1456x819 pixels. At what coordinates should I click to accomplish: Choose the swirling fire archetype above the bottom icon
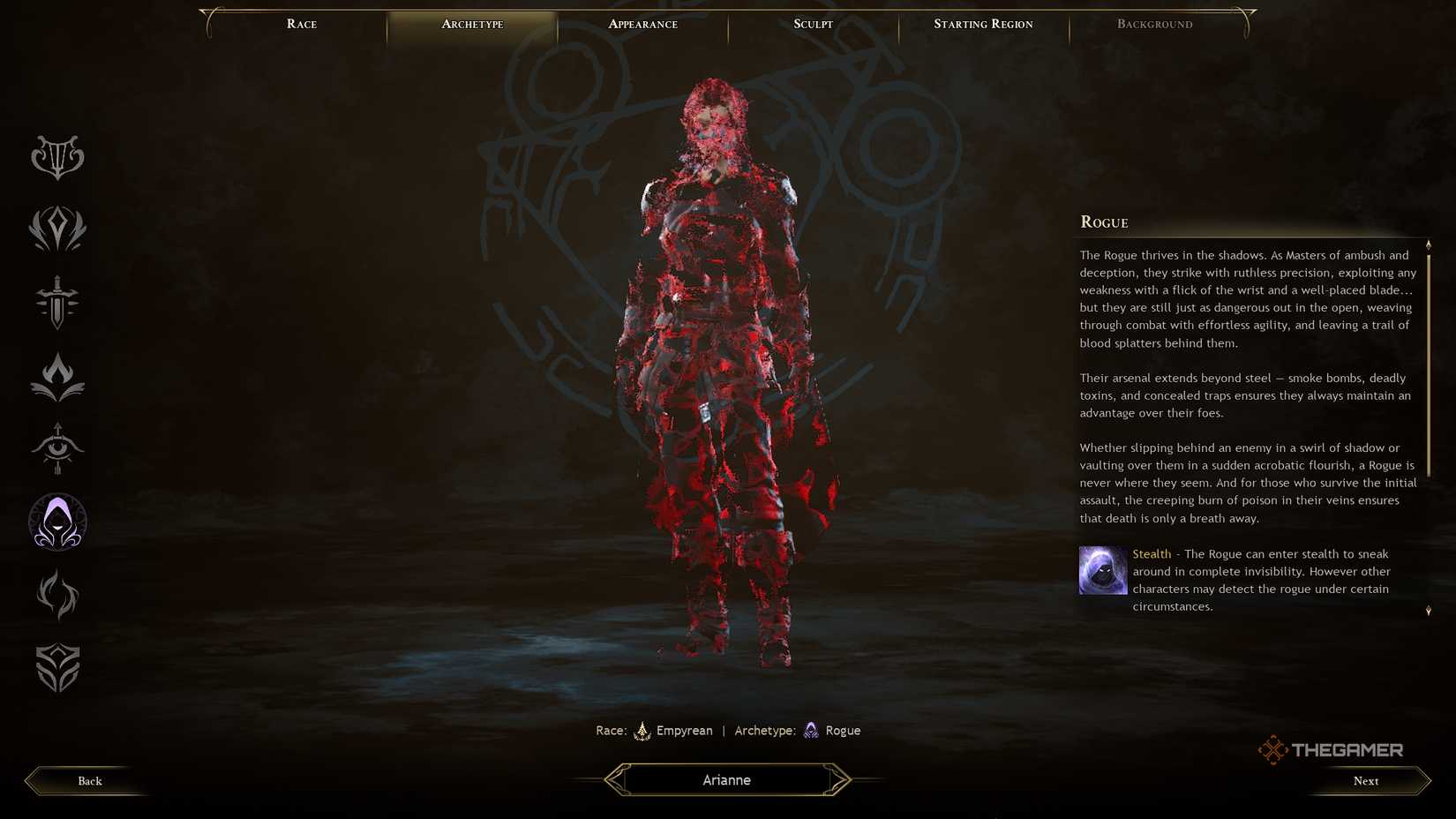tap(56, 595)
